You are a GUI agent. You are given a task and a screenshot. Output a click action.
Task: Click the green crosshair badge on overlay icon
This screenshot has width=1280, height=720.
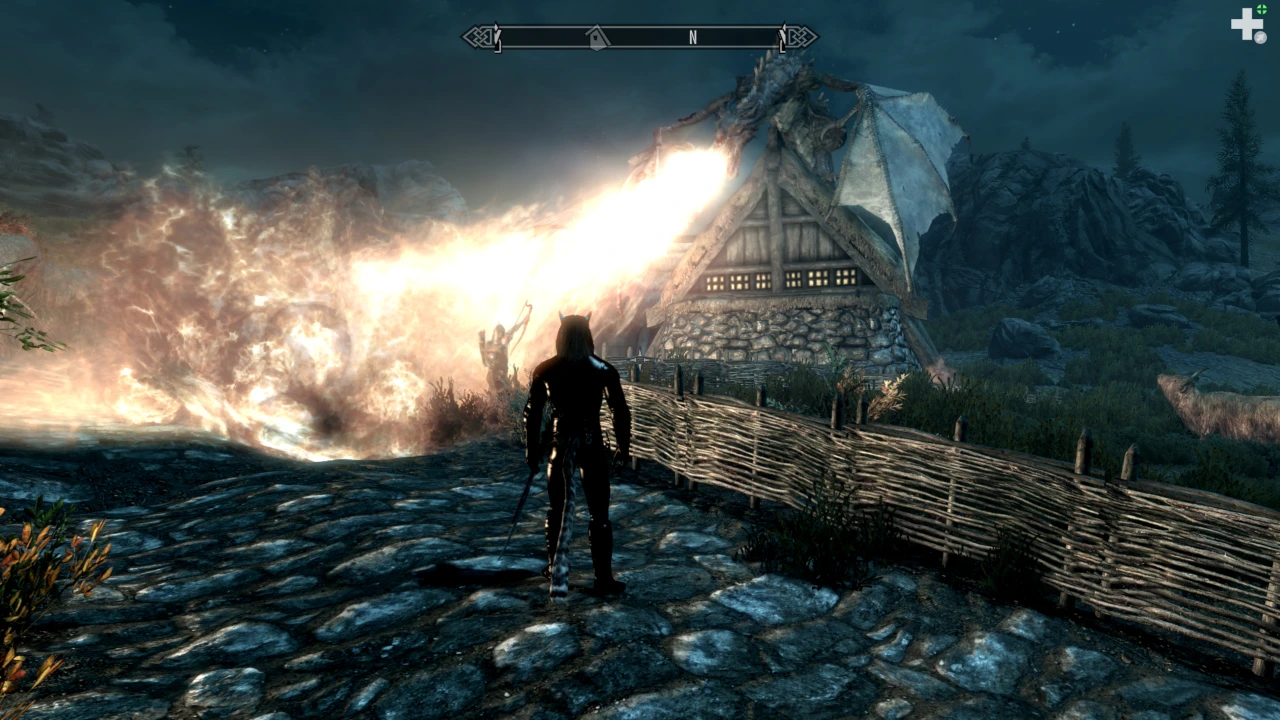1261,10
